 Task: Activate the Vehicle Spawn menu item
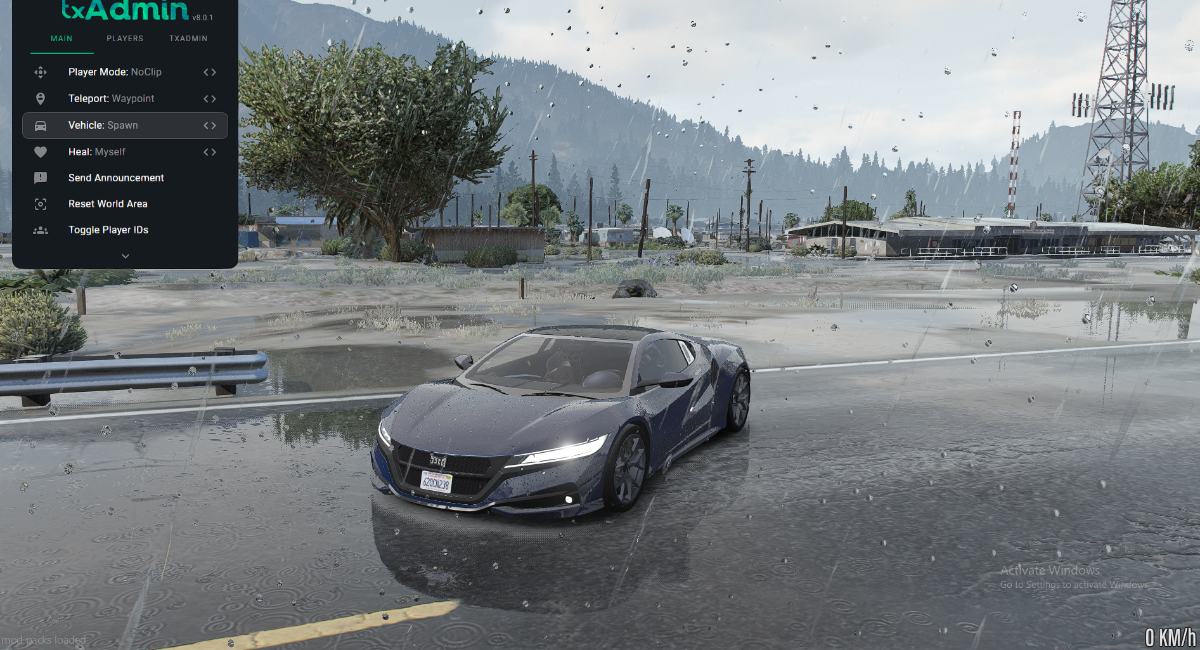(103, 125)
